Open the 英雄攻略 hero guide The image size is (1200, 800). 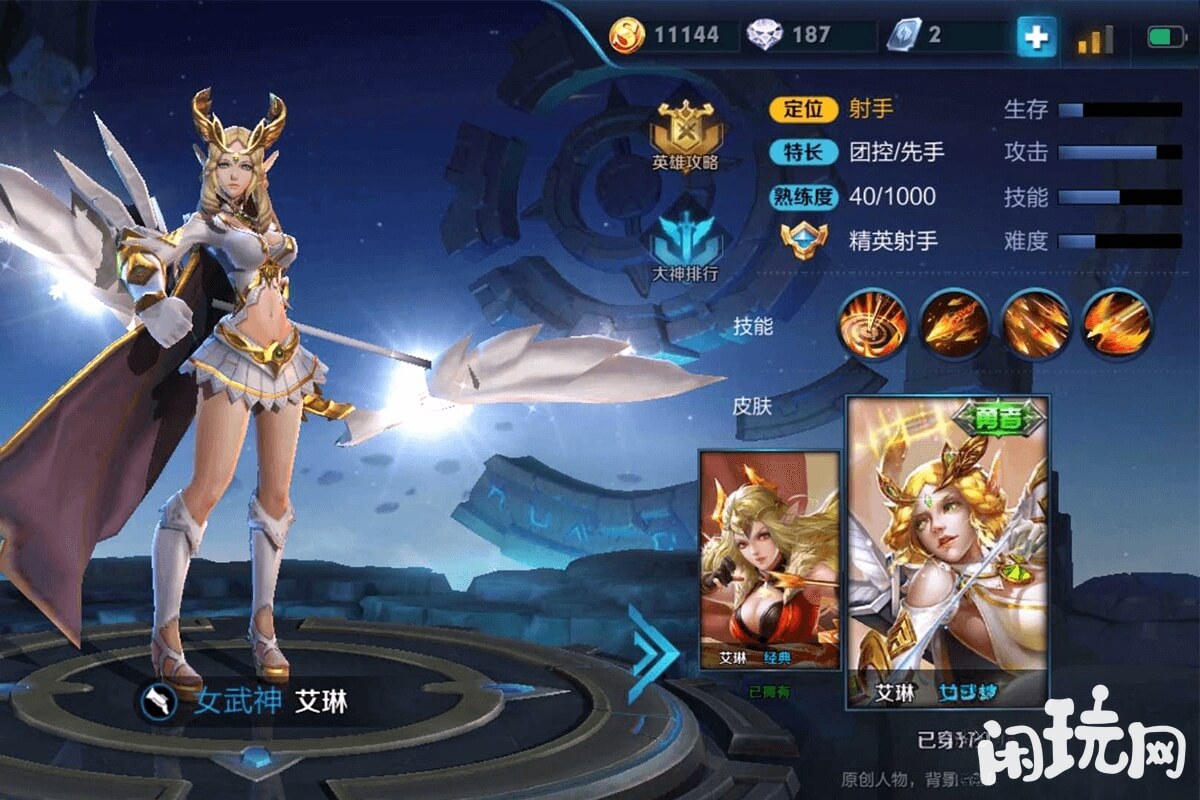pos(685,136)
